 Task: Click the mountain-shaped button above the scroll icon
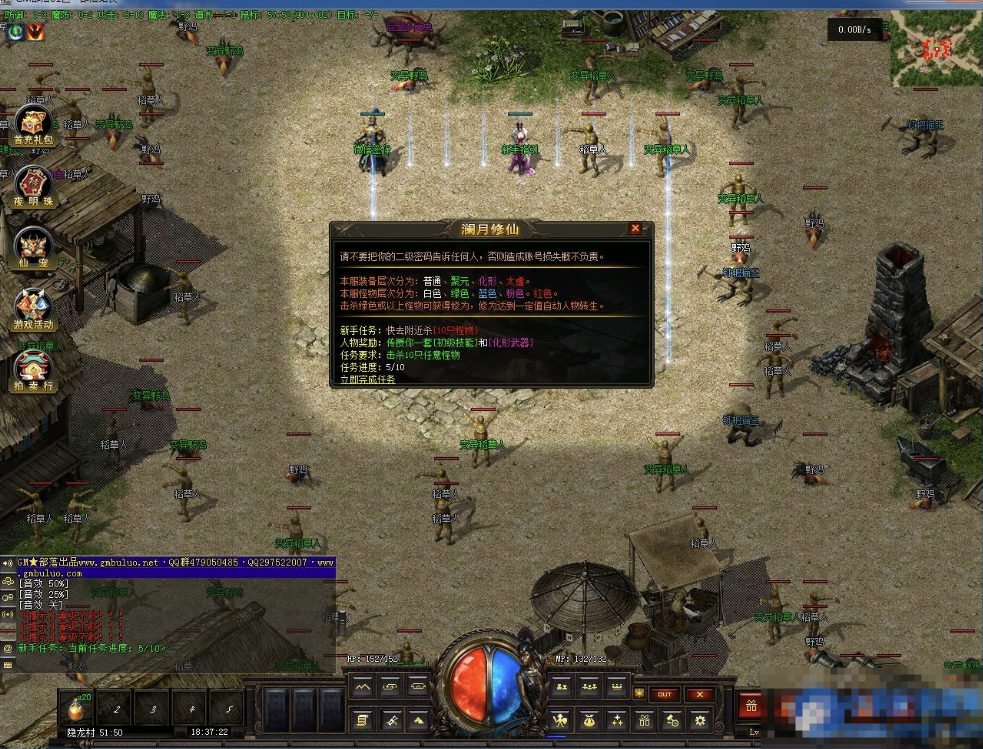coord(361,687)
